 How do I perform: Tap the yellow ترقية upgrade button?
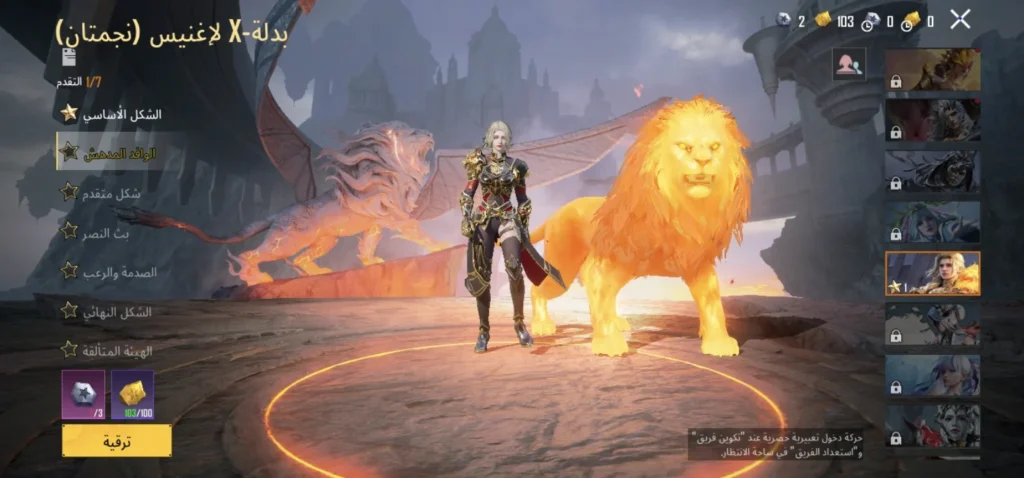(x=116, y=440)
